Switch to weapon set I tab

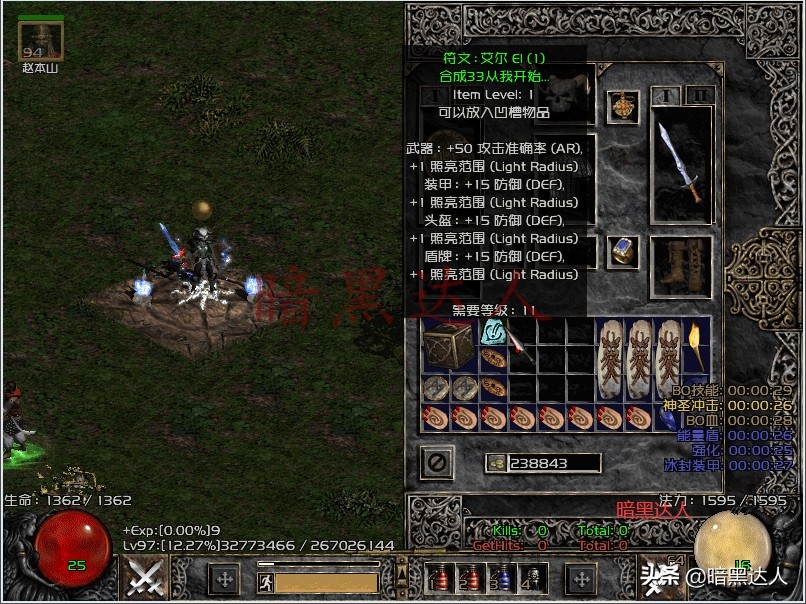point(664,95)
